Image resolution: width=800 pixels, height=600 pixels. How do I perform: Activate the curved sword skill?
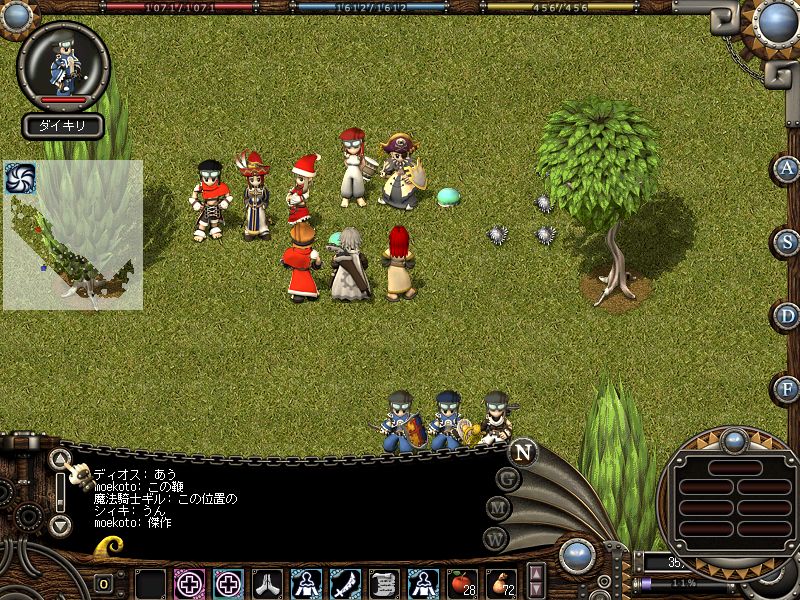pos(345,582)
